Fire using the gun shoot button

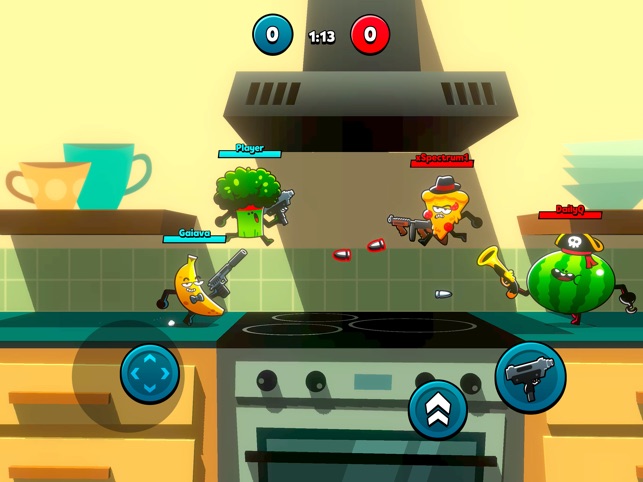tap(530, 377)
